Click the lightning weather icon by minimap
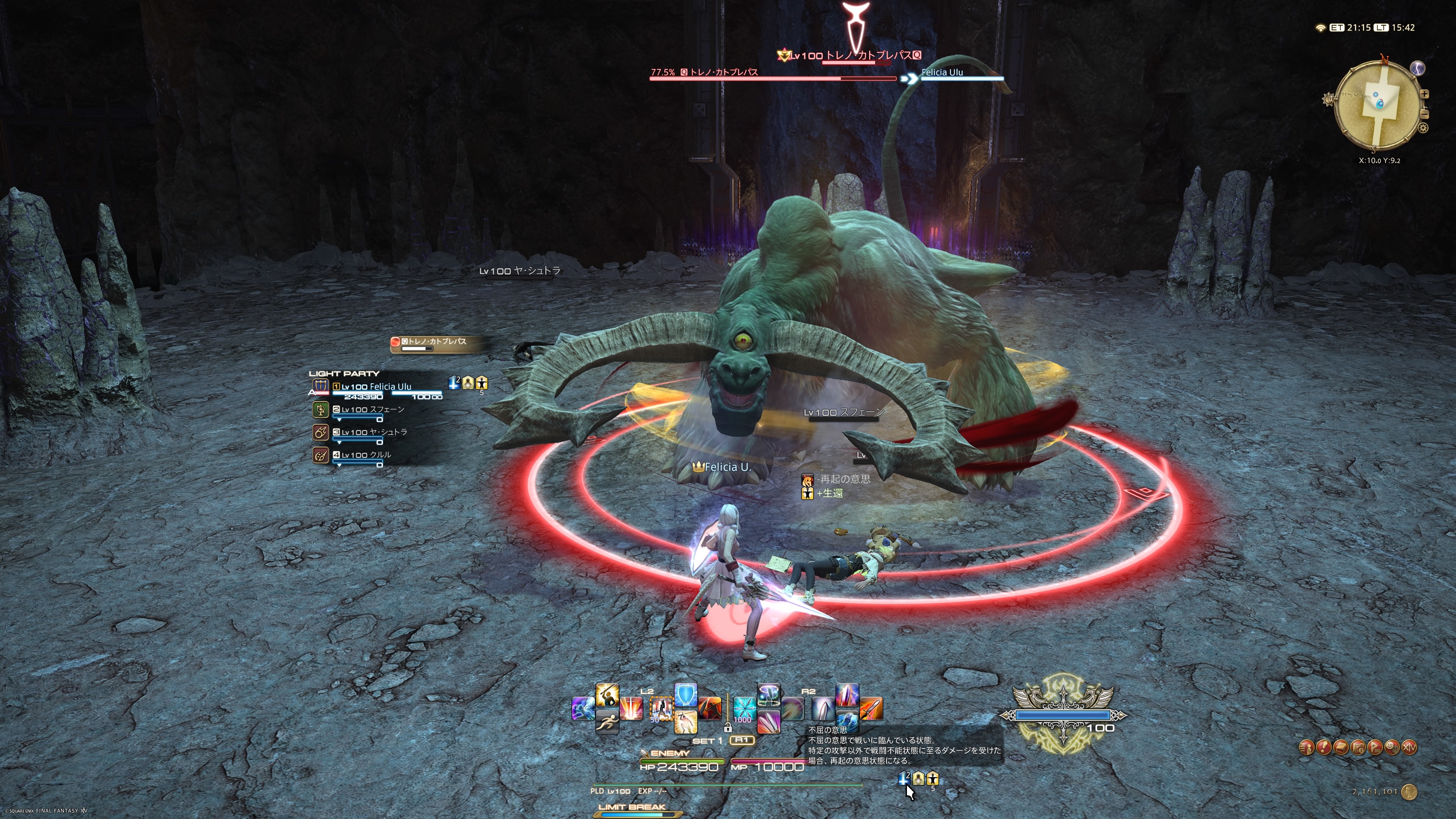 coord(1418,68)
